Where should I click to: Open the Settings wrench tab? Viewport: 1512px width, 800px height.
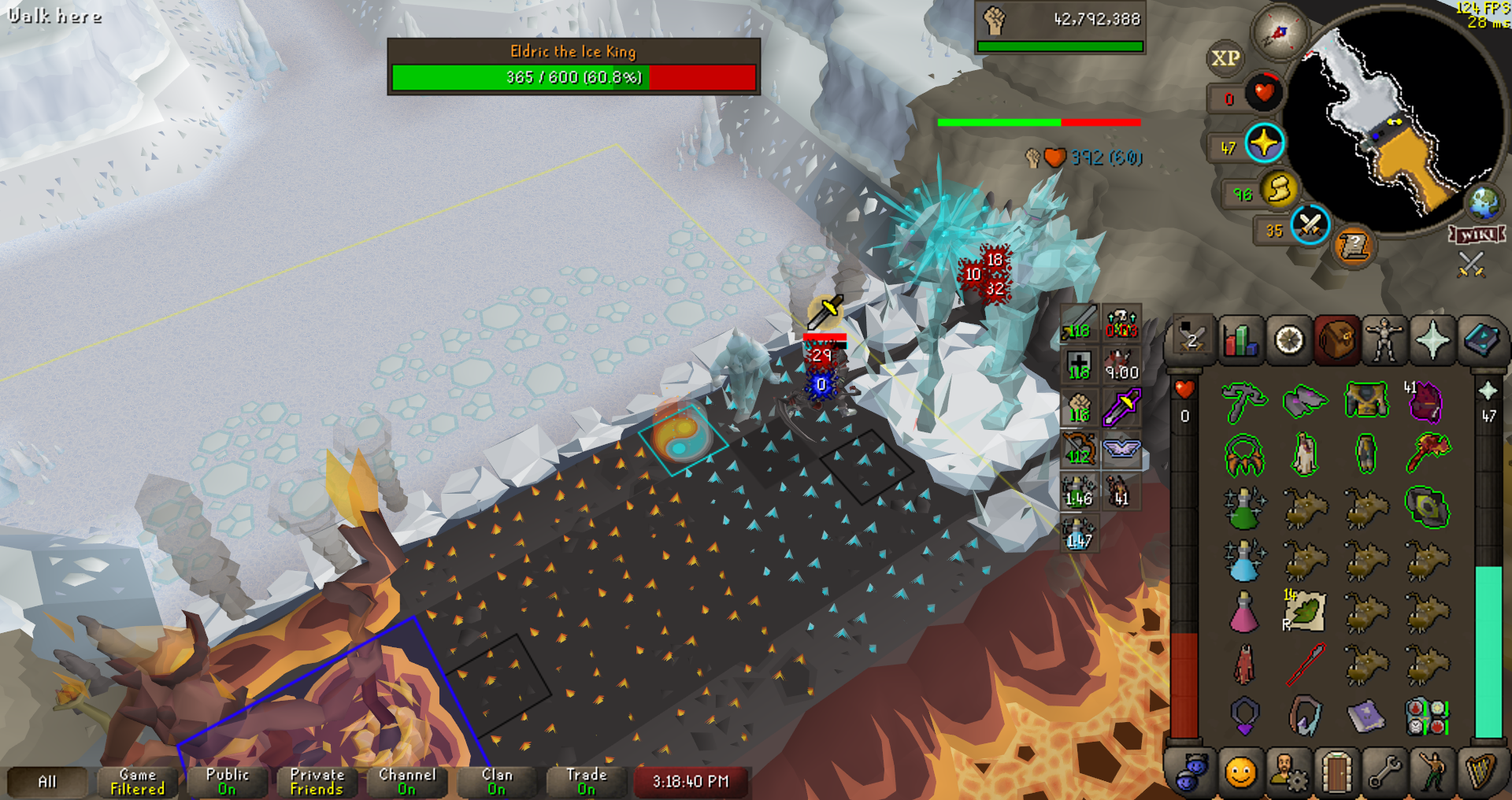coord(1384,772)
